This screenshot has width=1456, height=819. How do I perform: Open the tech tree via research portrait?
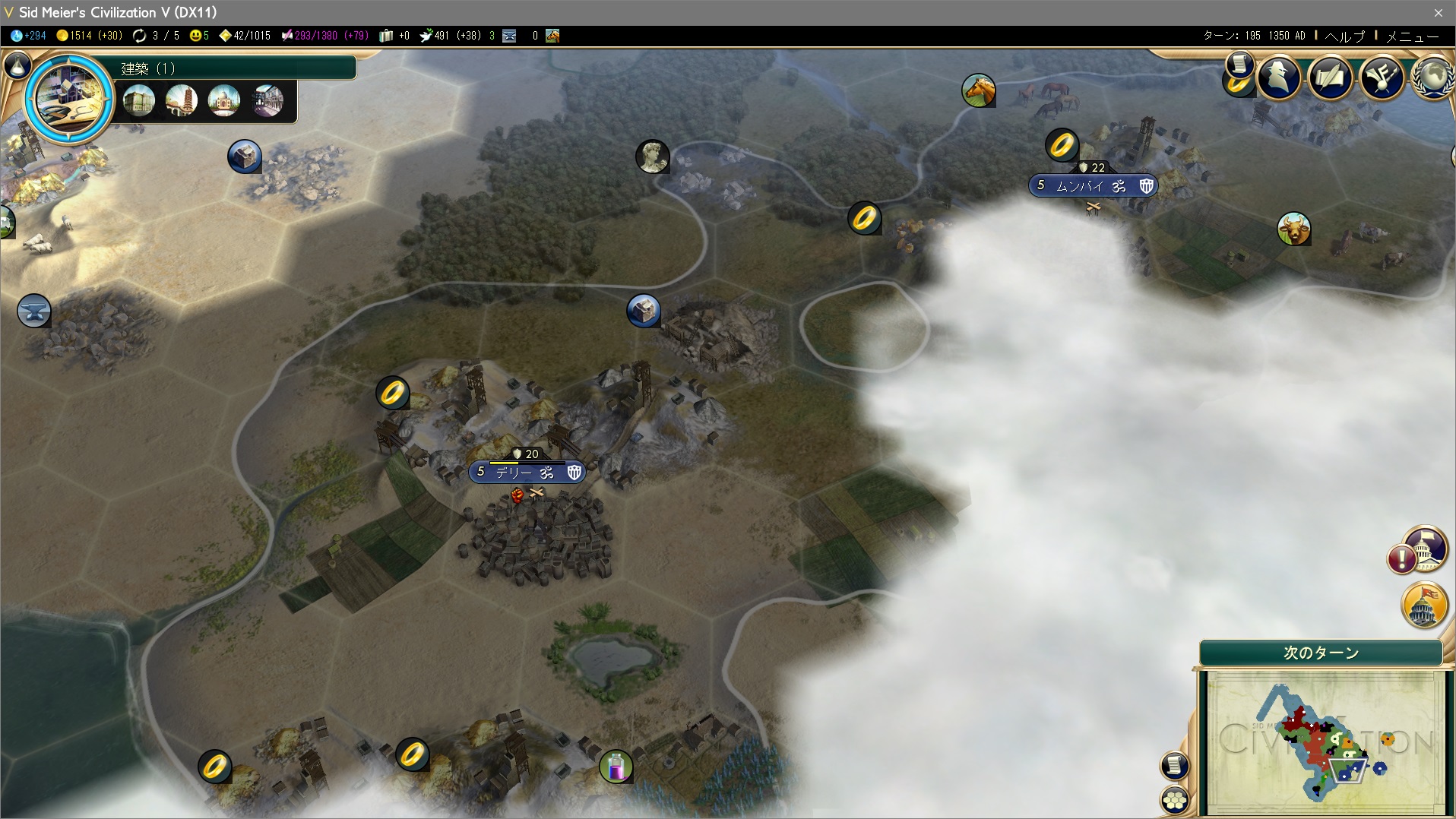[69, 97]
